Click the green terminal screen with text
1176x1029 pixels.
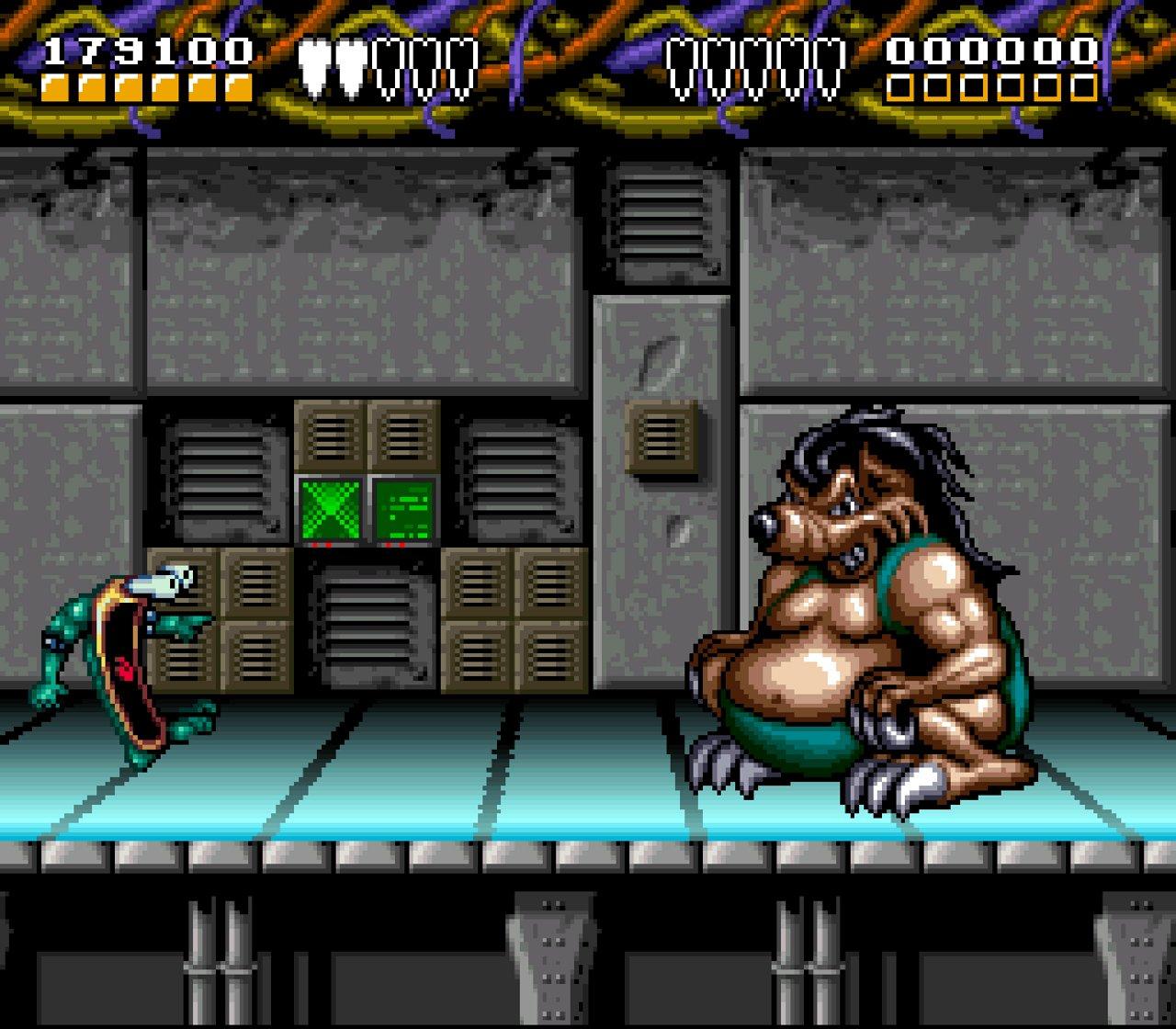point(404,505)
